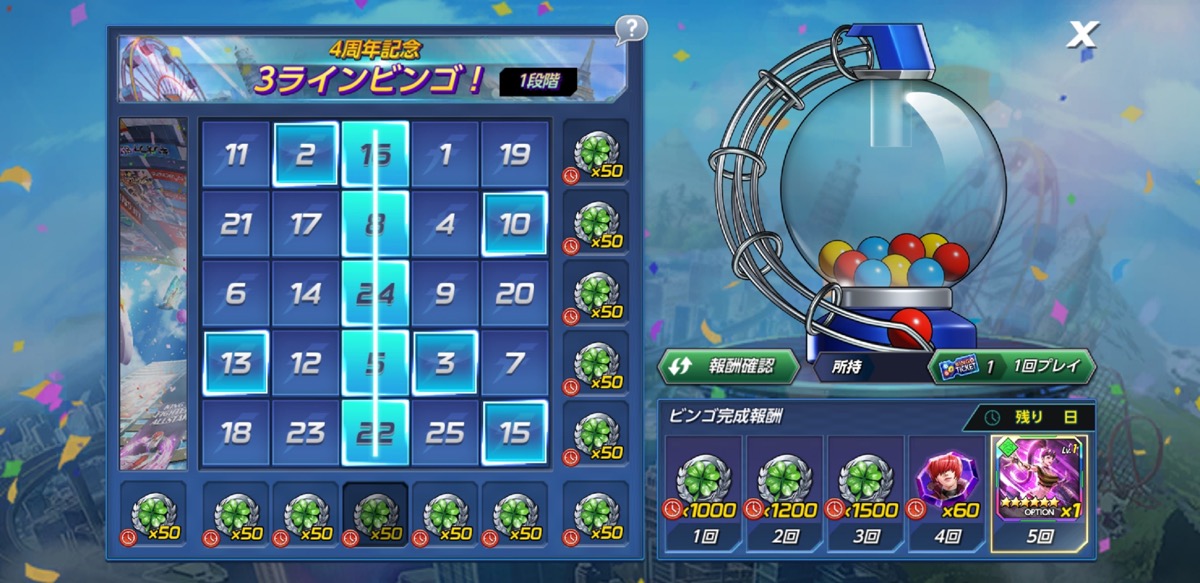This screenshot has width=1200, height=583.
Task: Select bingo tile number 19
Action: pos(514,155)
